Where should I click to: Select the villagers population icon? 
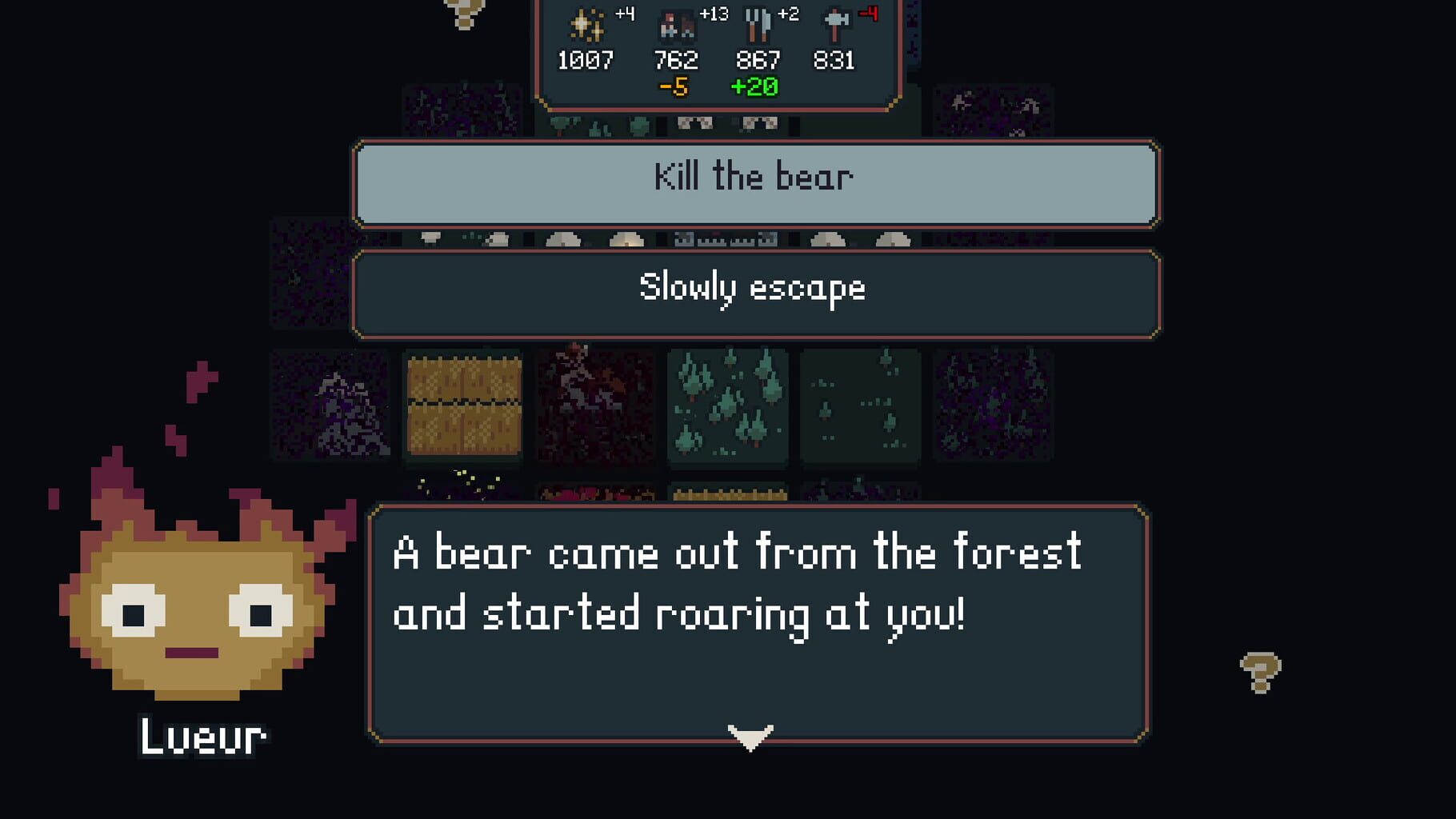coord(676,24)
